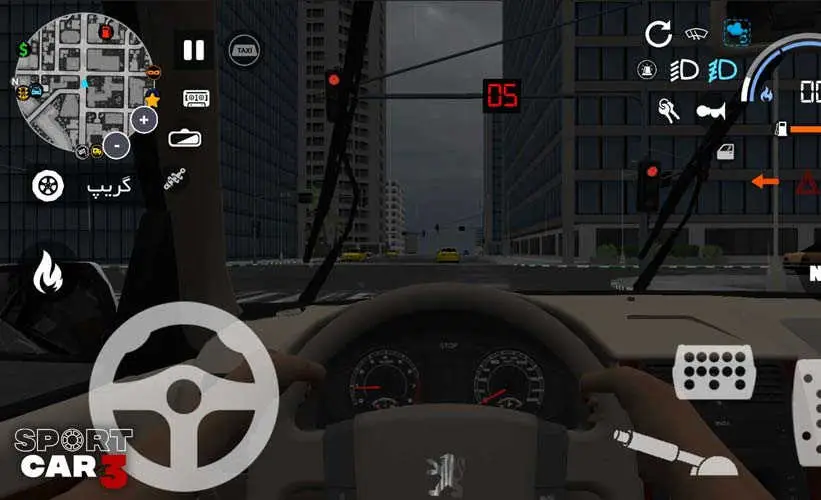Zoom in the minimap with plus
Image resolution: width=821 pixels, height=500 pixels.
145,120
